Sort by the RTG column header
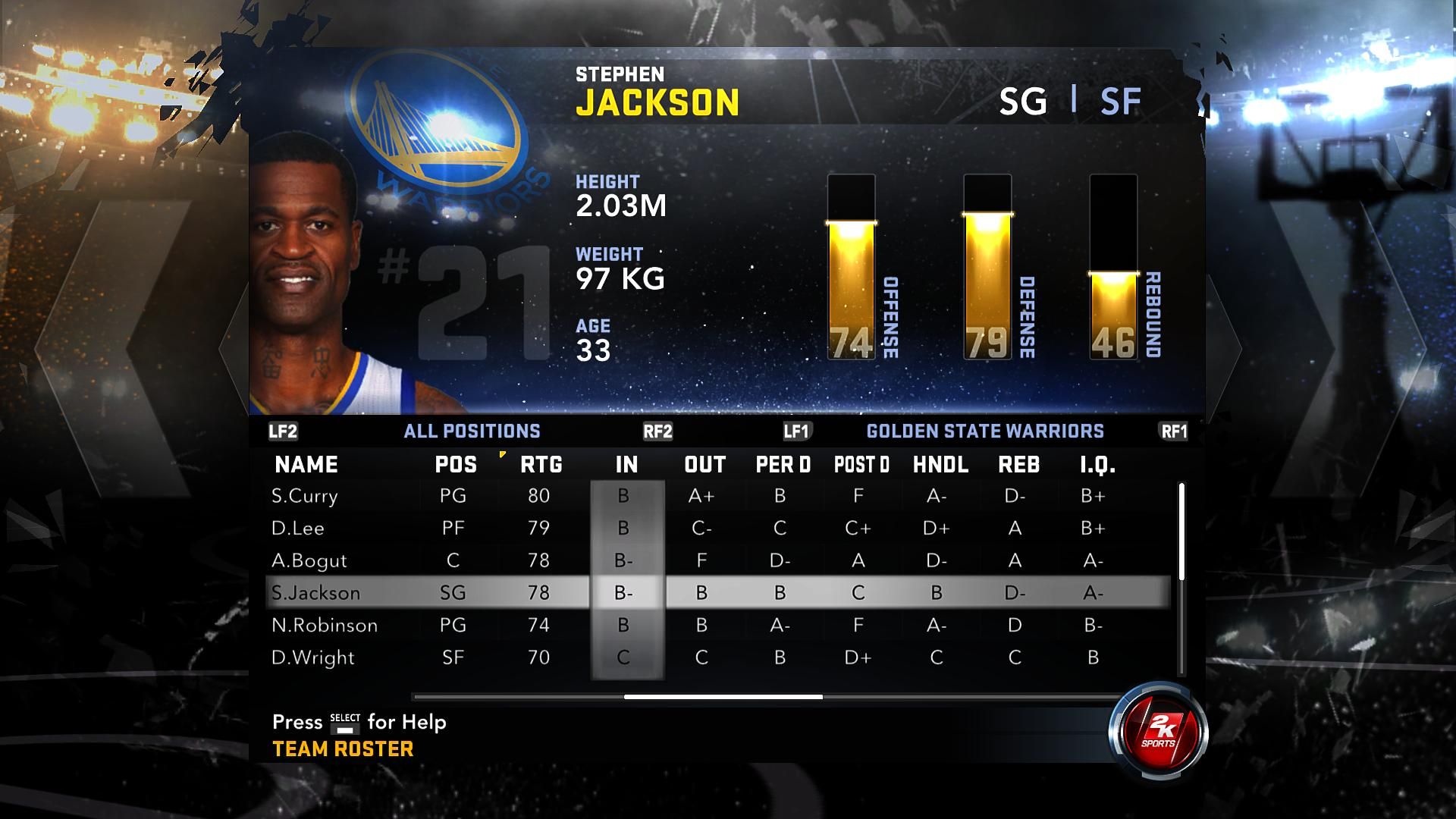This screenshot has height=819, width=1456. click(541, 465)
